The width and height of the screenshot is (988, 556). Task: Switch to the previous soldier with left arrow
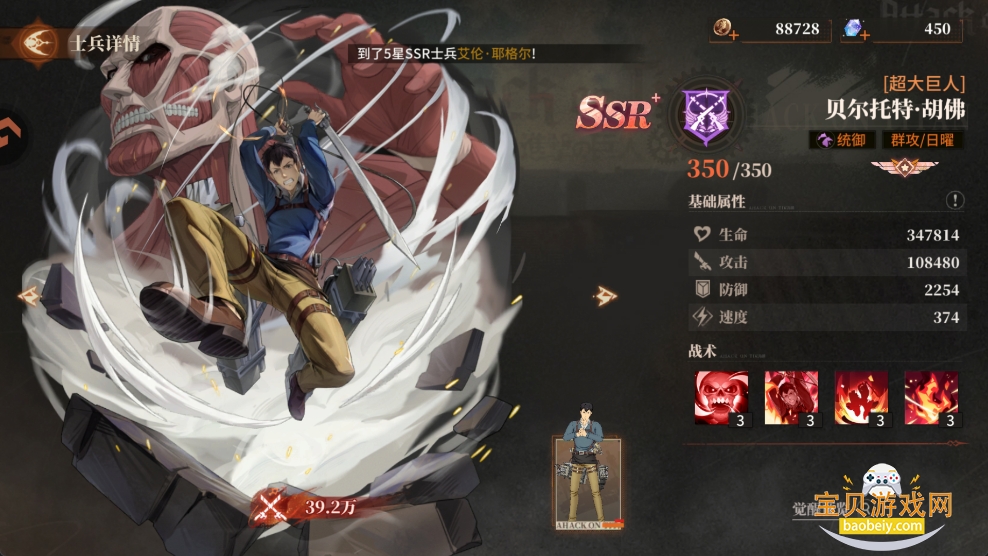tap(28, 296)
